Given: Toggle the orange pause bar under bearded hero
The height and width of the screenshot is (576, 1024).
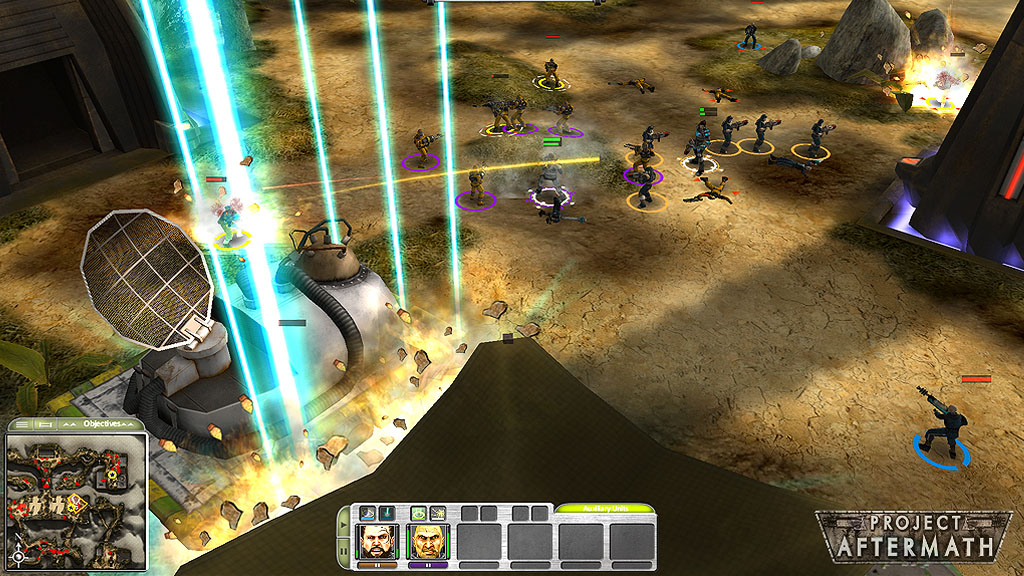Looking at the screenshot, I should (x=378, y=565).
